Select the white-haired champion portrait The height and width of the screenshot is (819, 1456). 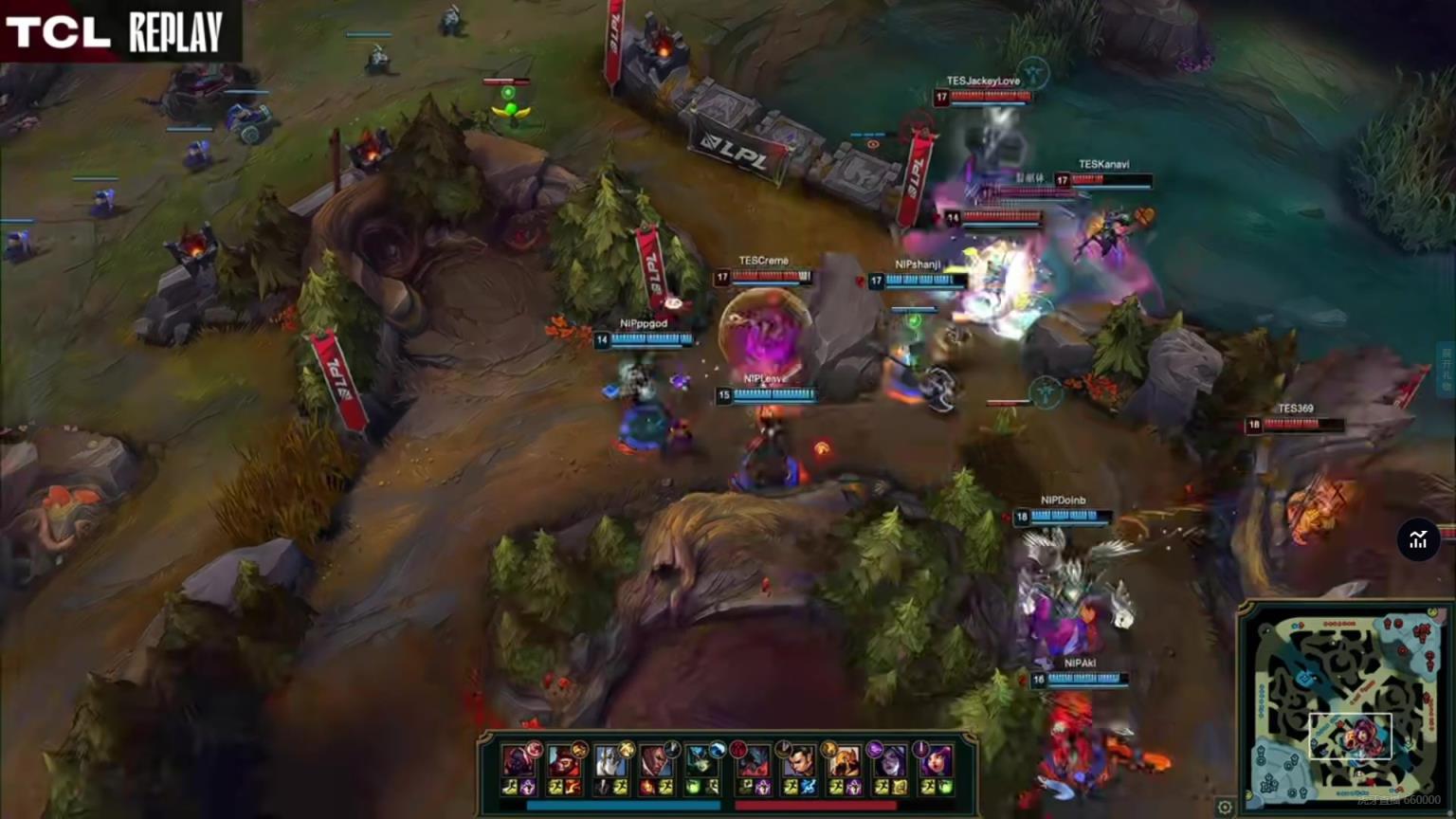pyautogui.click(x=610, y=761)
